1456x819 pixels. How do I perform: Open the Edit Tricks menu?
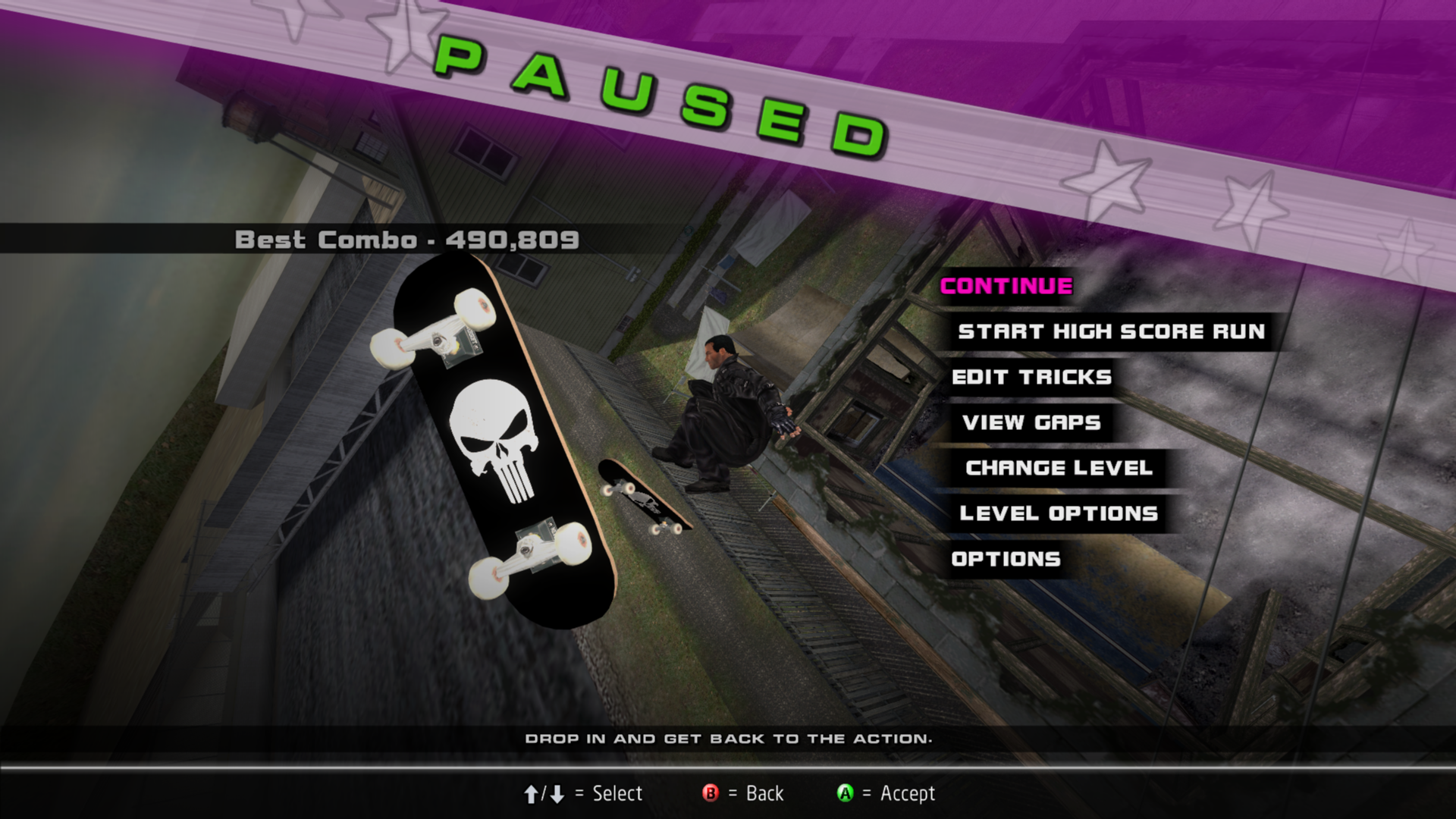click(x=1031, y=377)
